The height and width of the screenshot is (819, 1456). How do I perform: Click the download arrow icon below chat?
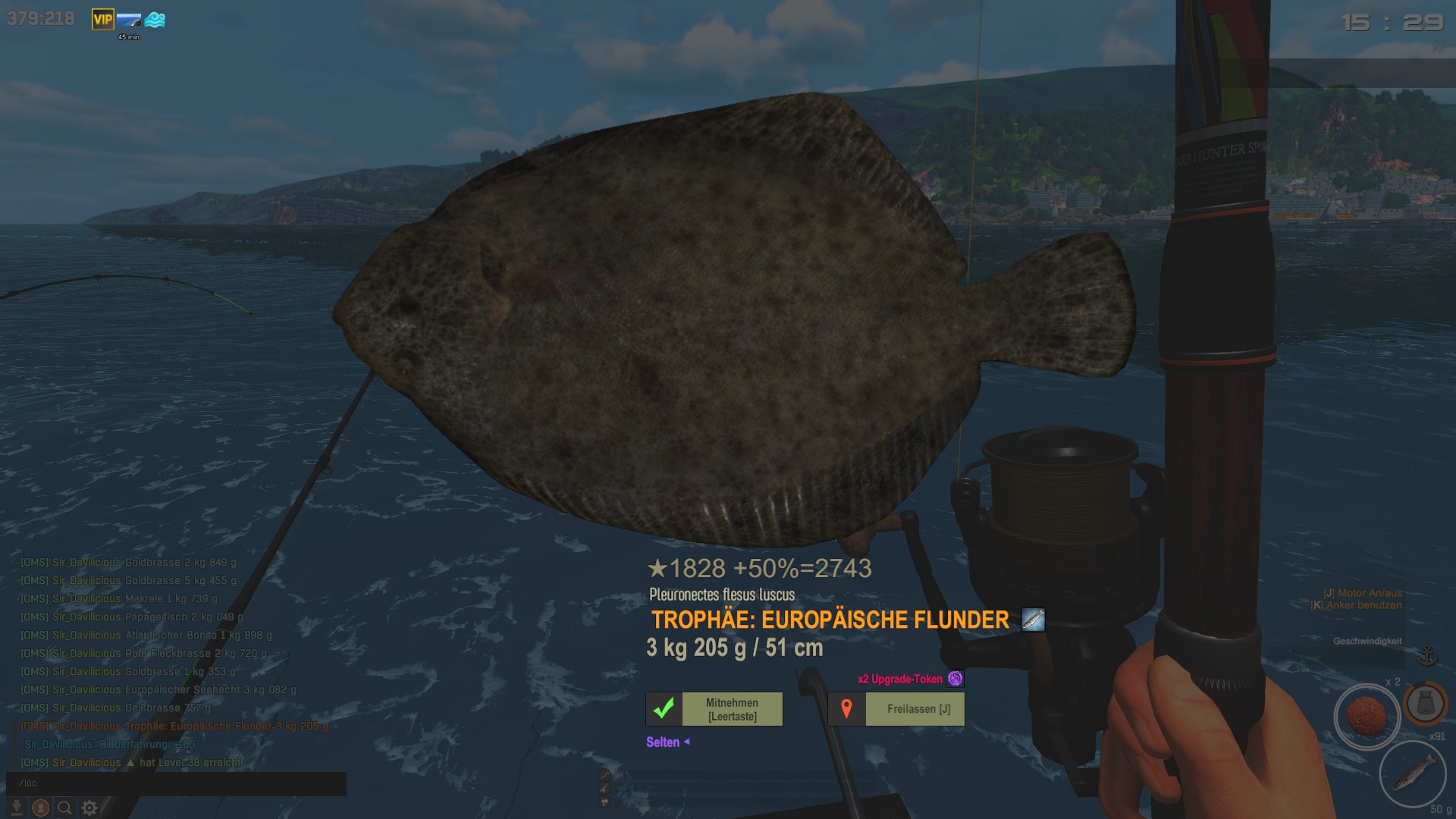(x=17, y=808)
